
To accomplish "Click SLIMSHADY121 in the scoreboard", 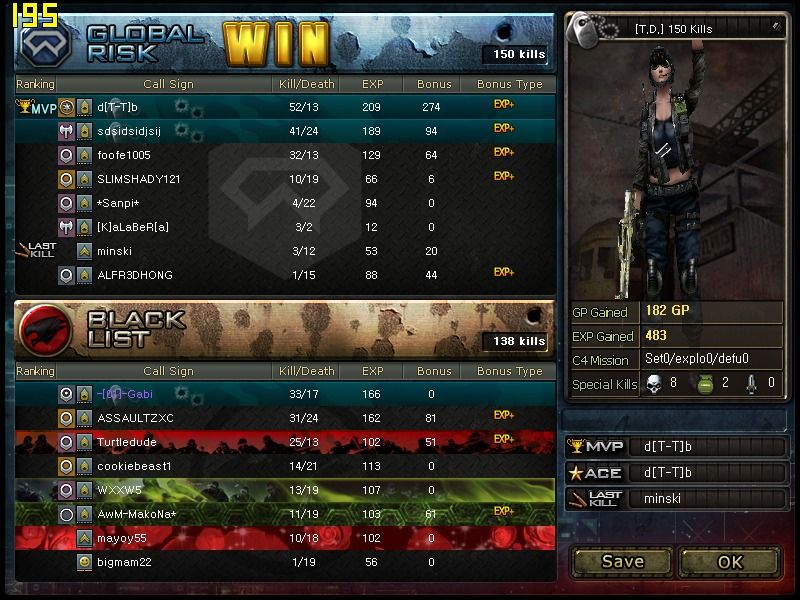I will click(285, 179).
